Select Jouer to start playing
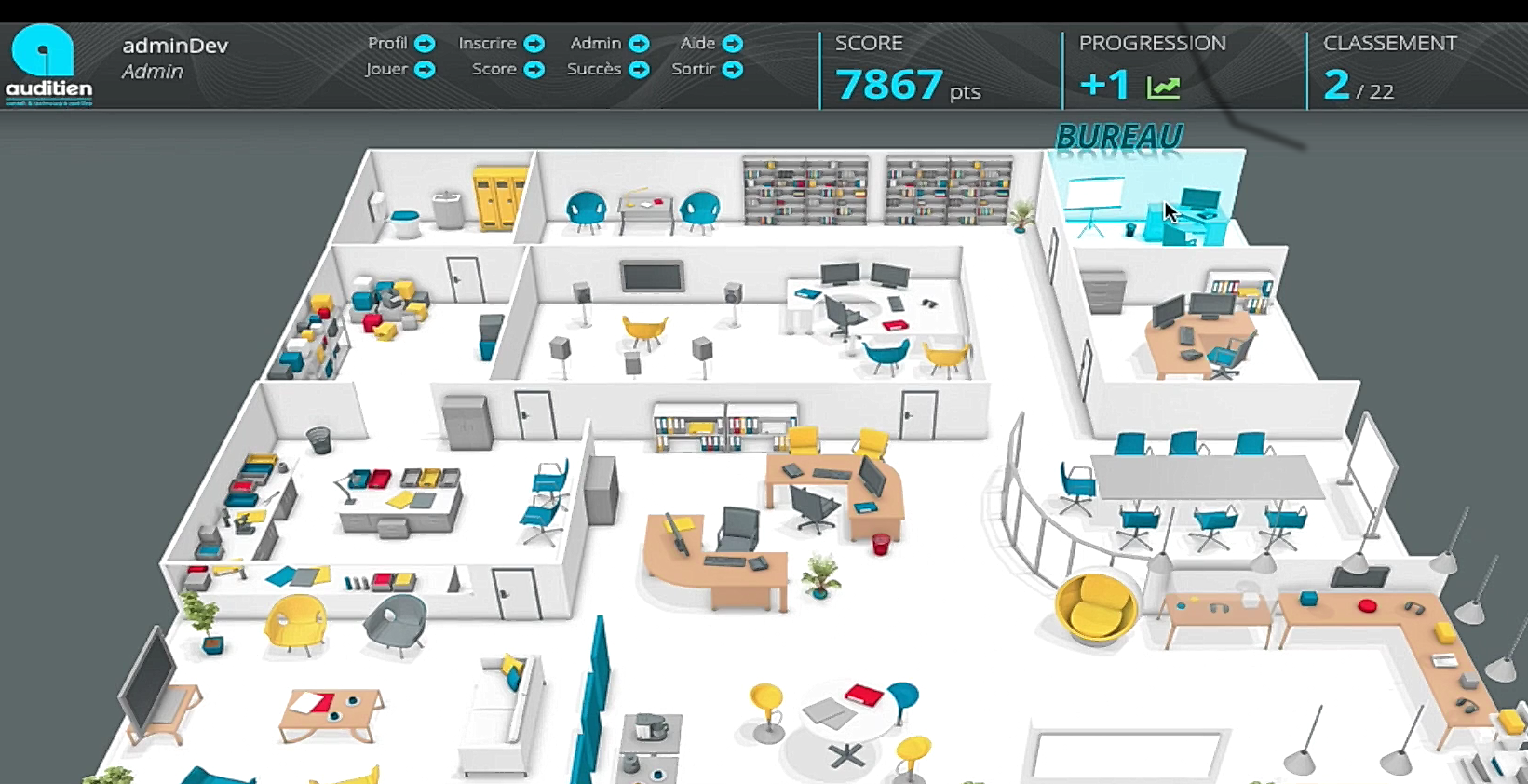The image size is (1528, 784). [399, 69]
